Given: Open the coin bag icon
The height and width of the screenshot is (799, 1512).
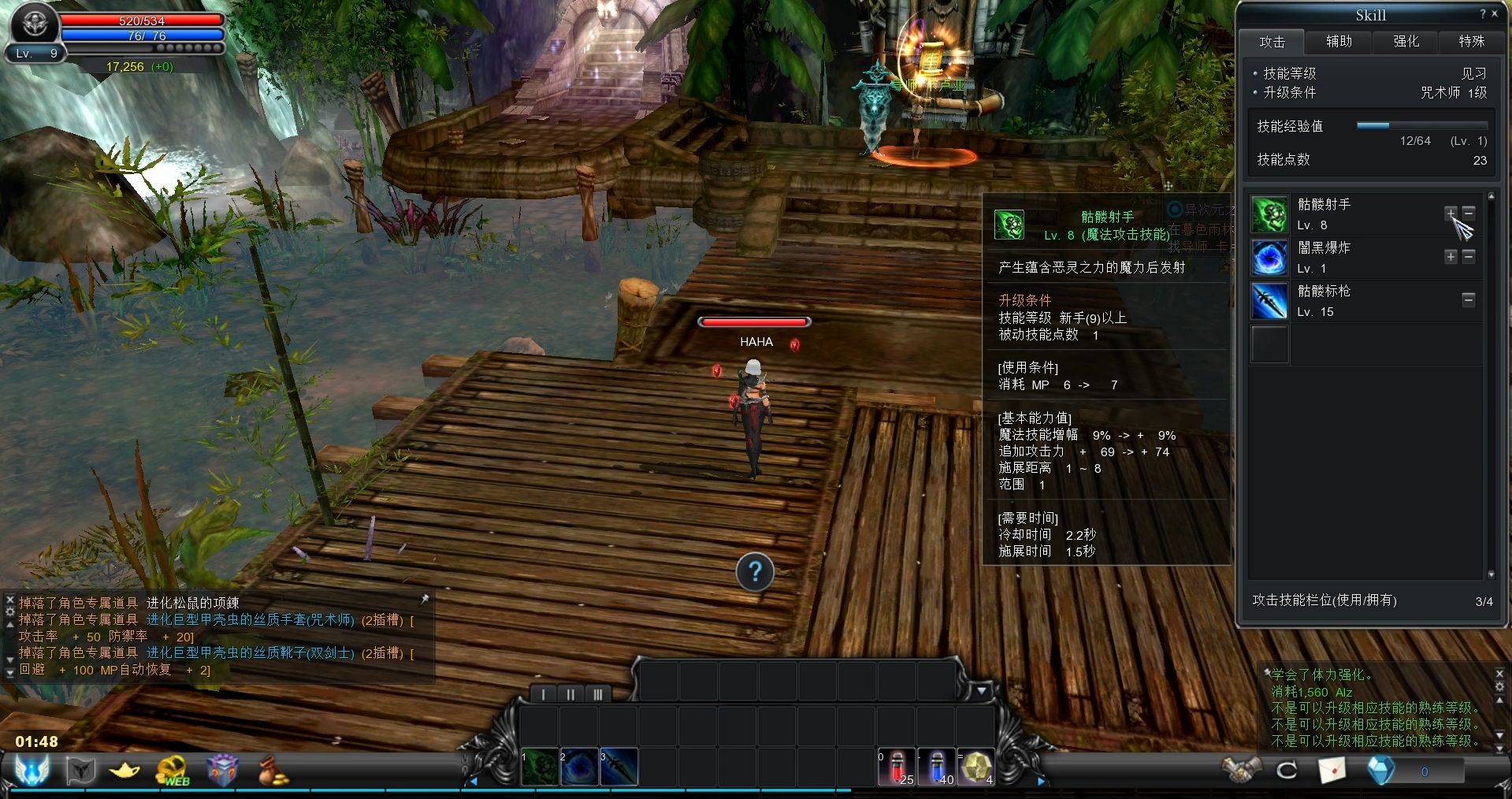Looking at the screenshot, I should click(272, 770).
